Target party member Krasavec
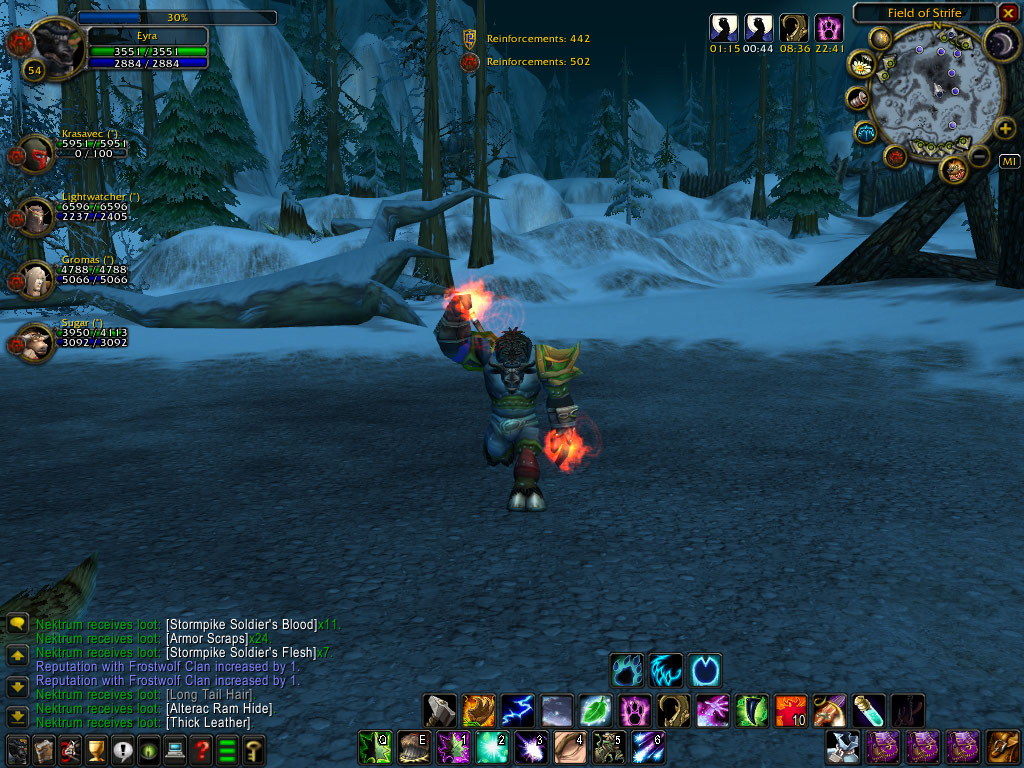1024x768 pixels. [x=38, y=153]
